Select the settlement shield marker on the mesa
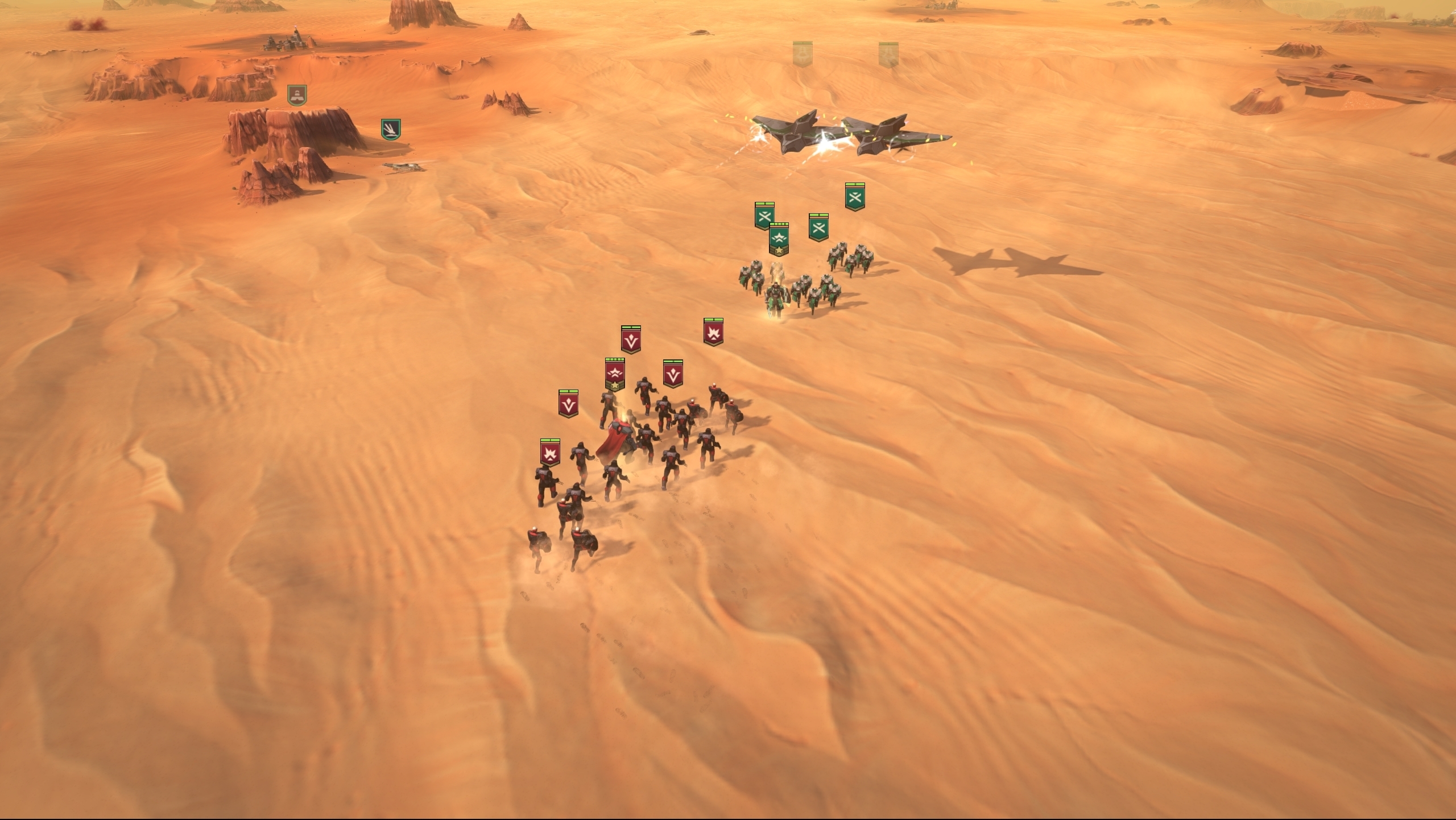Screen dimensions: 1456x820 (297, 96)
